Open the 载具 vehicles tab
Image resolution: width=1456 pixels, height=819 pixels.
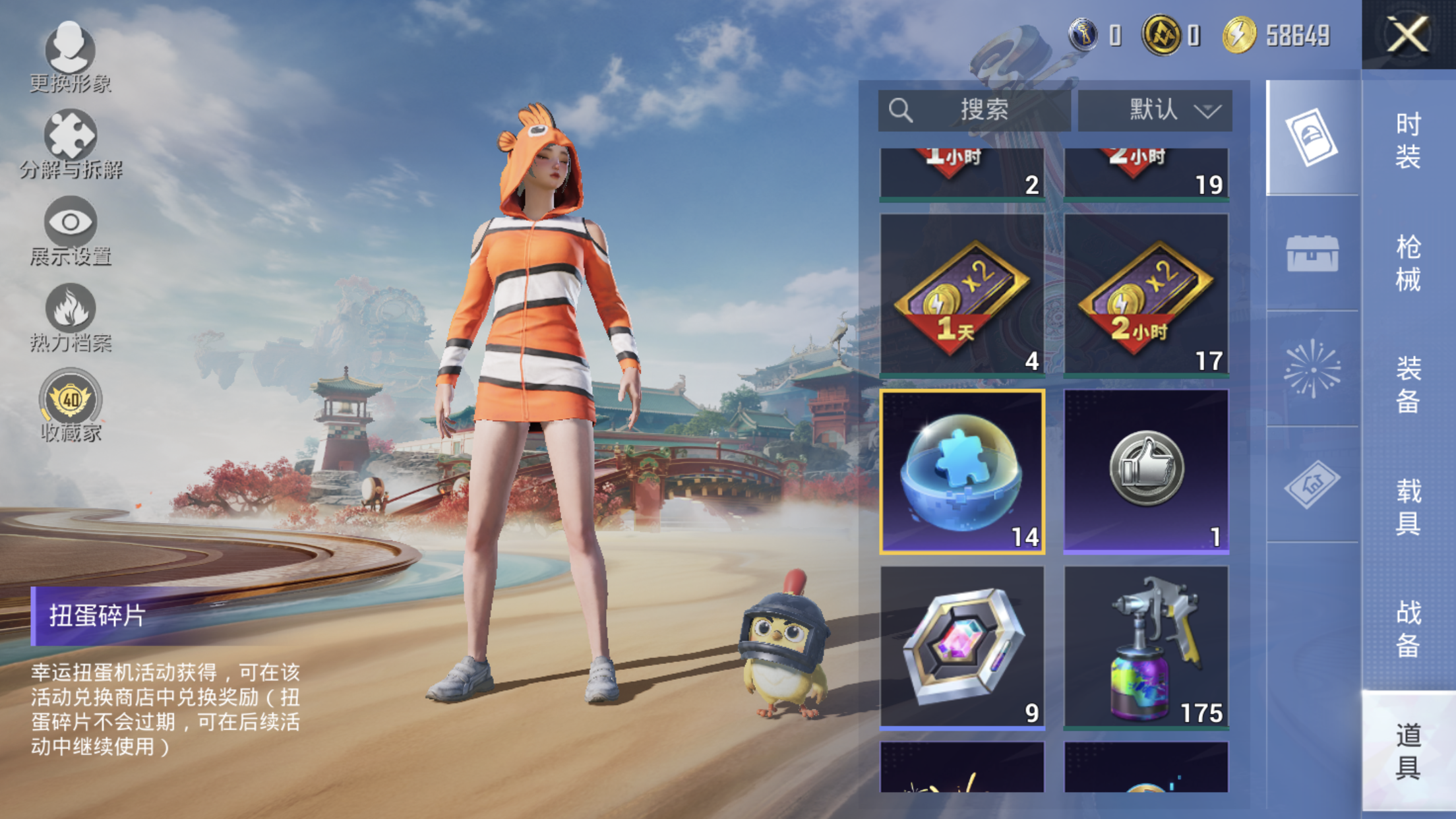(x=1408, y=506)
